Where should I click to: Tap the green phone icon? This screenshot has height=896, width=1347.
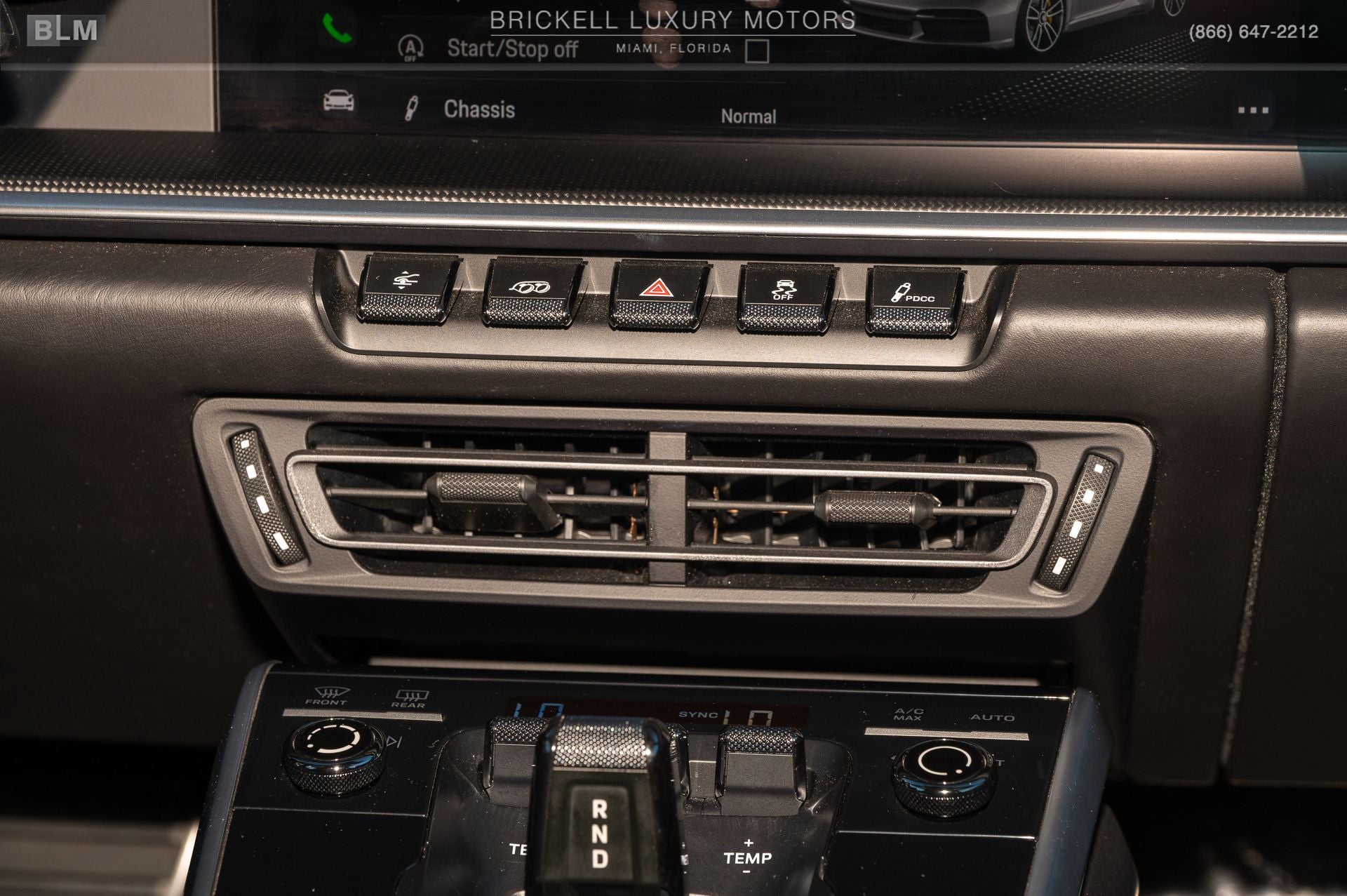336,29
